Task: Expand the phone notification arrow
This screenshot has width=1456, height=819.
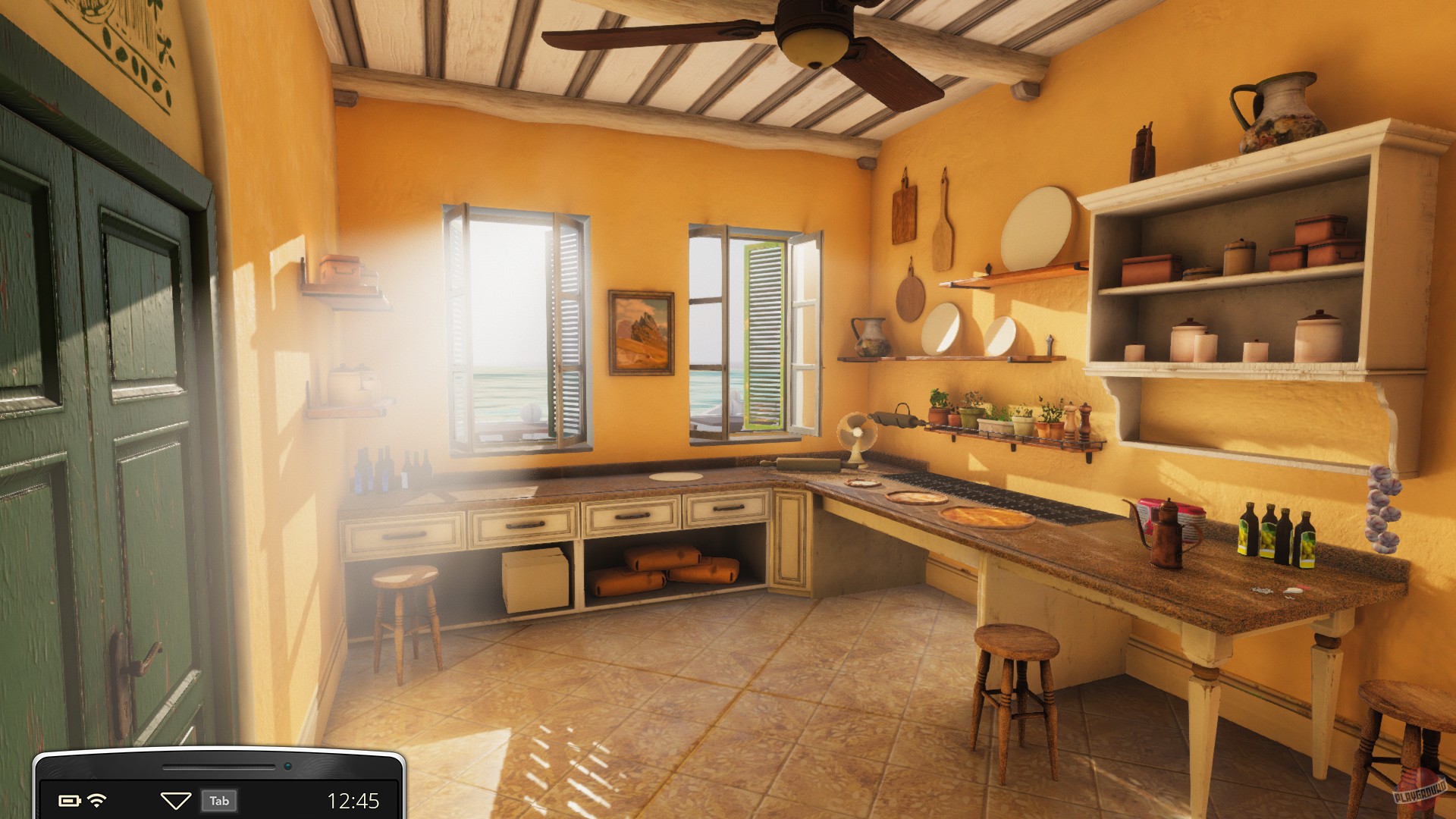Action: pos(176,800)
